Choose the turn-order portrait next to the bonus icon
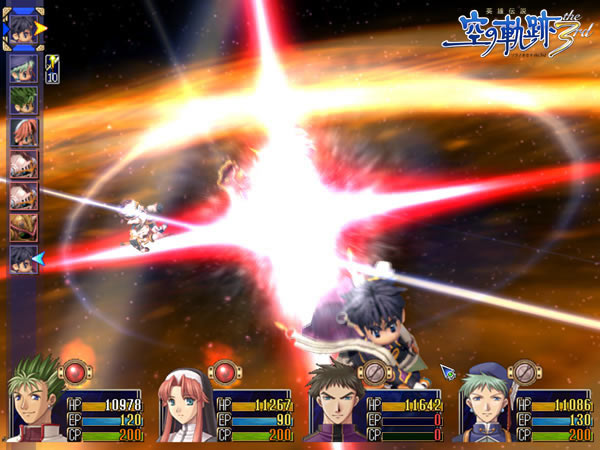600x450 pixels. [23, 69]
